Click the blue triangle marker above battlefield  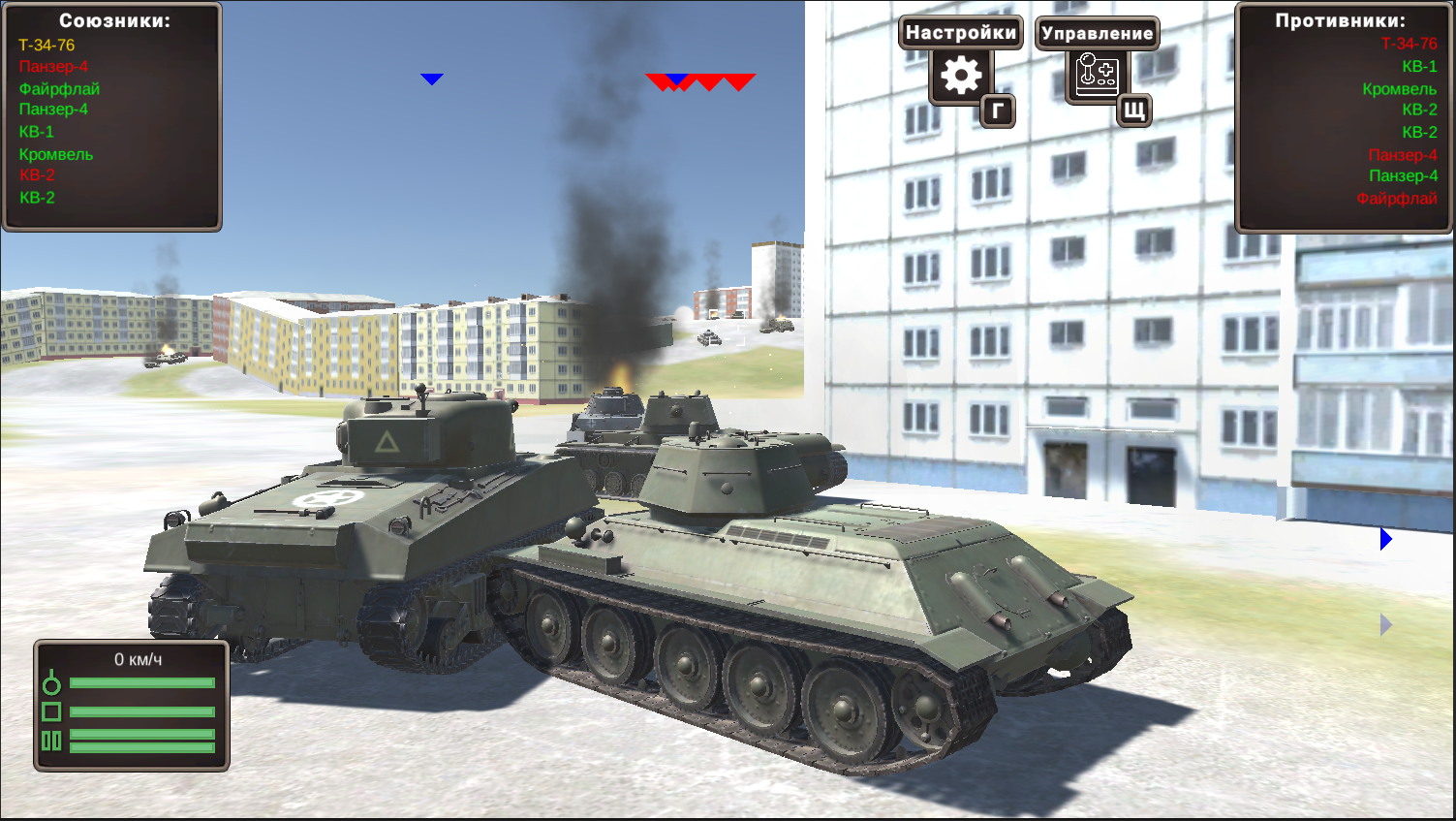(432, 79)
